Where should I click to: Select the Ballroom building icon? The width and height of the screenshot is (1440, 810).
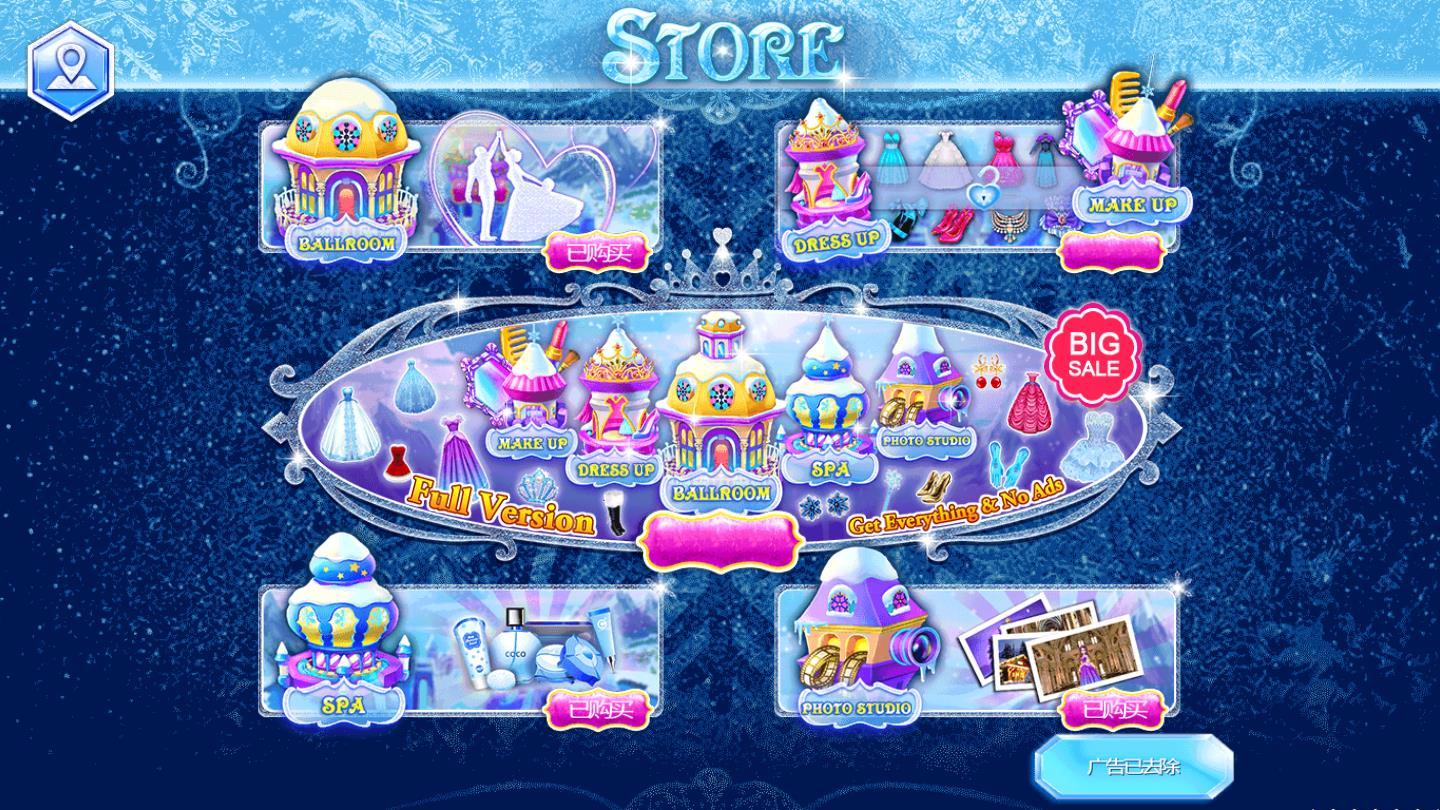coord(346,180)
